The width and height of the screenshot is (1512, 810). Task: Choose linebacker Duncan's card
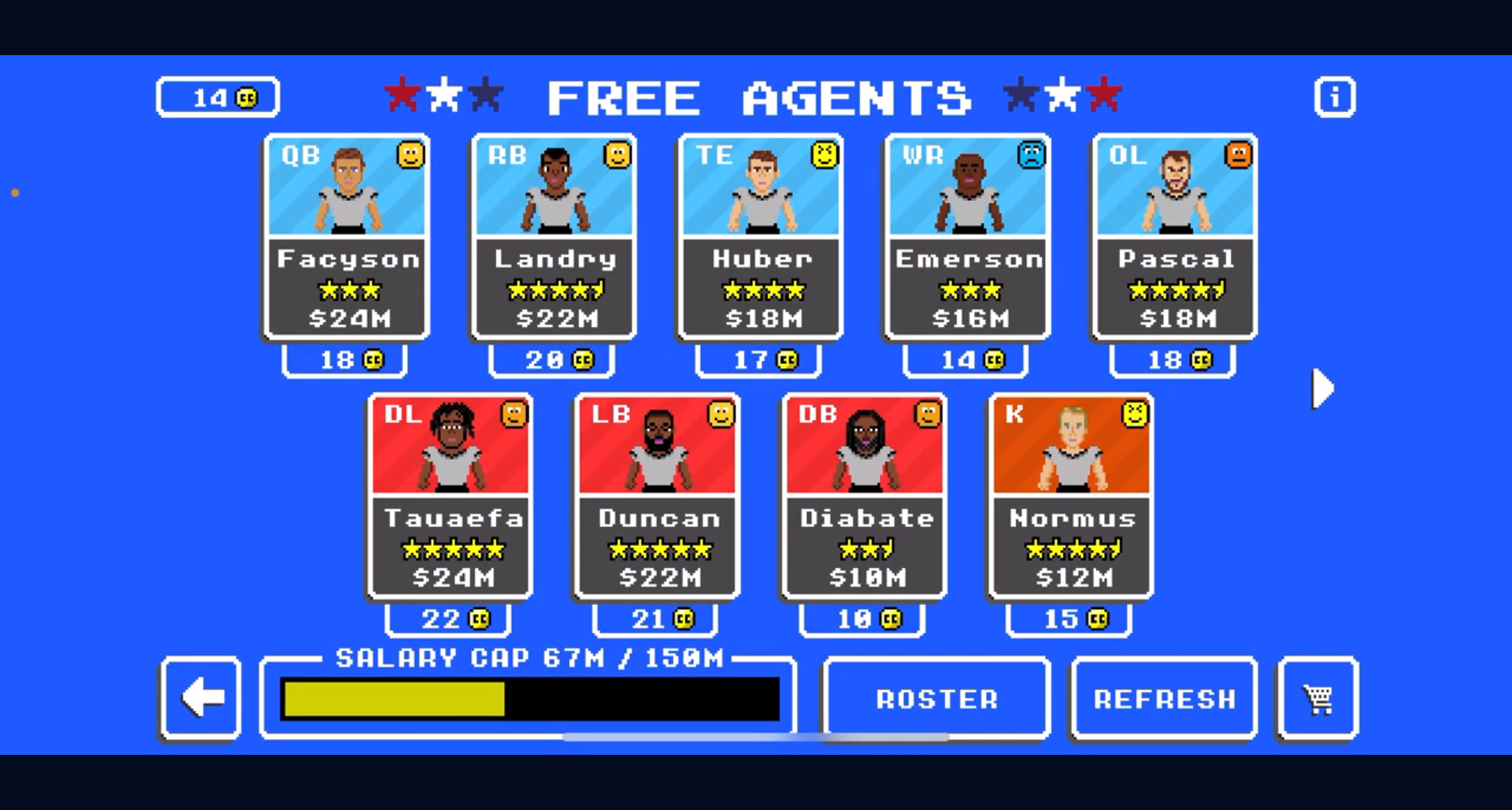coord(658,496)
